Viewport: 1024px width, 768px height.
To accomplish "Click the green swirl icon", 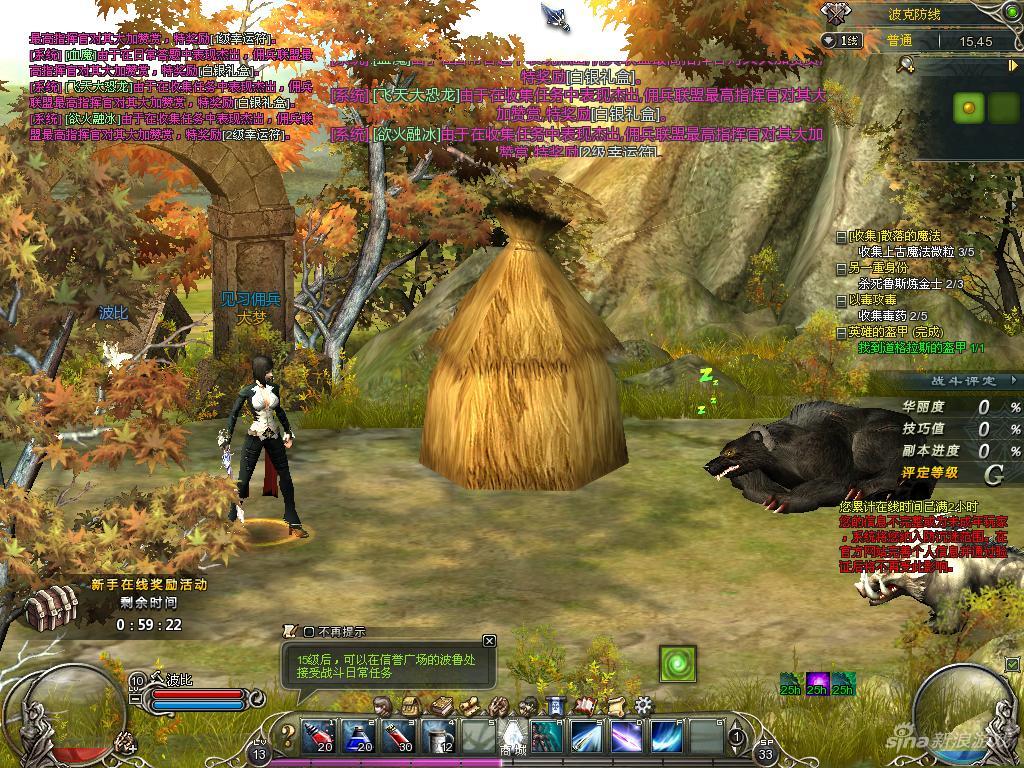I will (x=677, y=664).
